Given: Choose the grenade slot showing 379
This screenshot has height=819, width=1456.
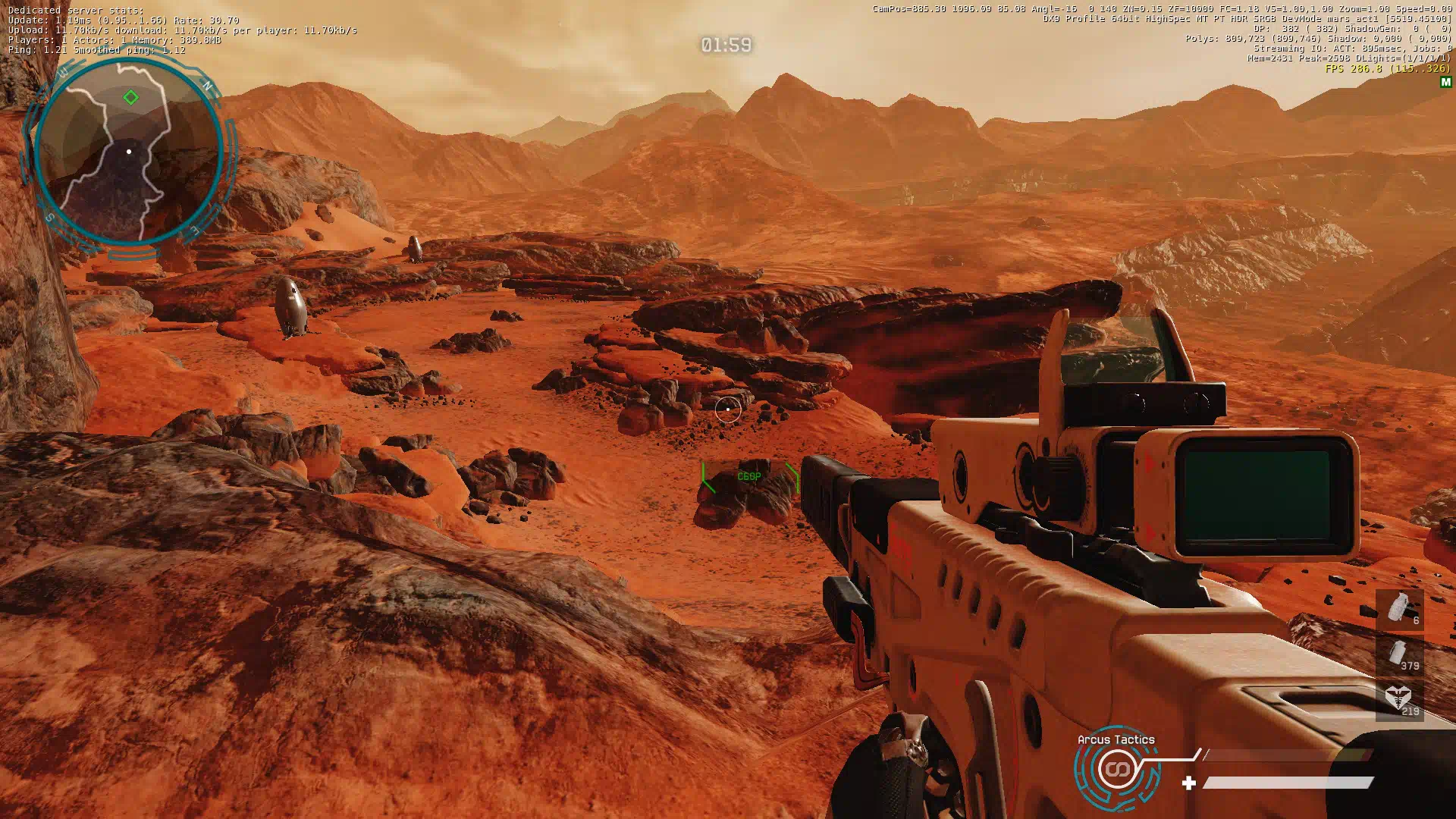Looking at the screenshot, I should click(x=1400, y=654).
